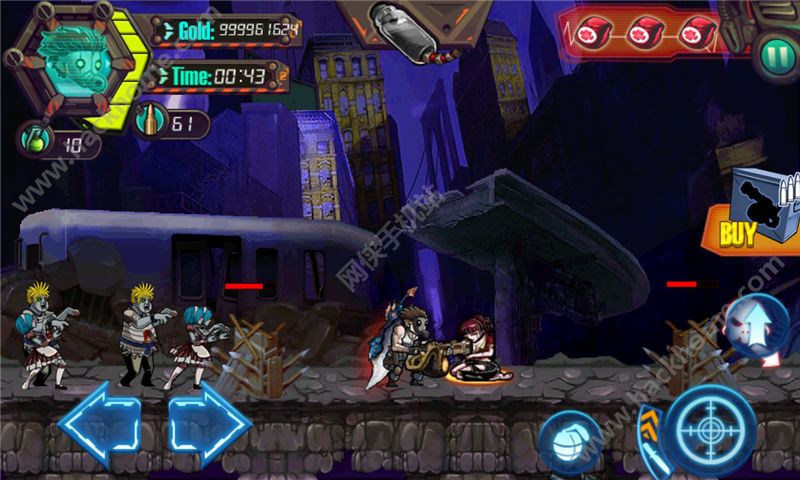Throw a grenade using the grenade button
This screenshot has height=480, width=800.
tap(570, 441)
